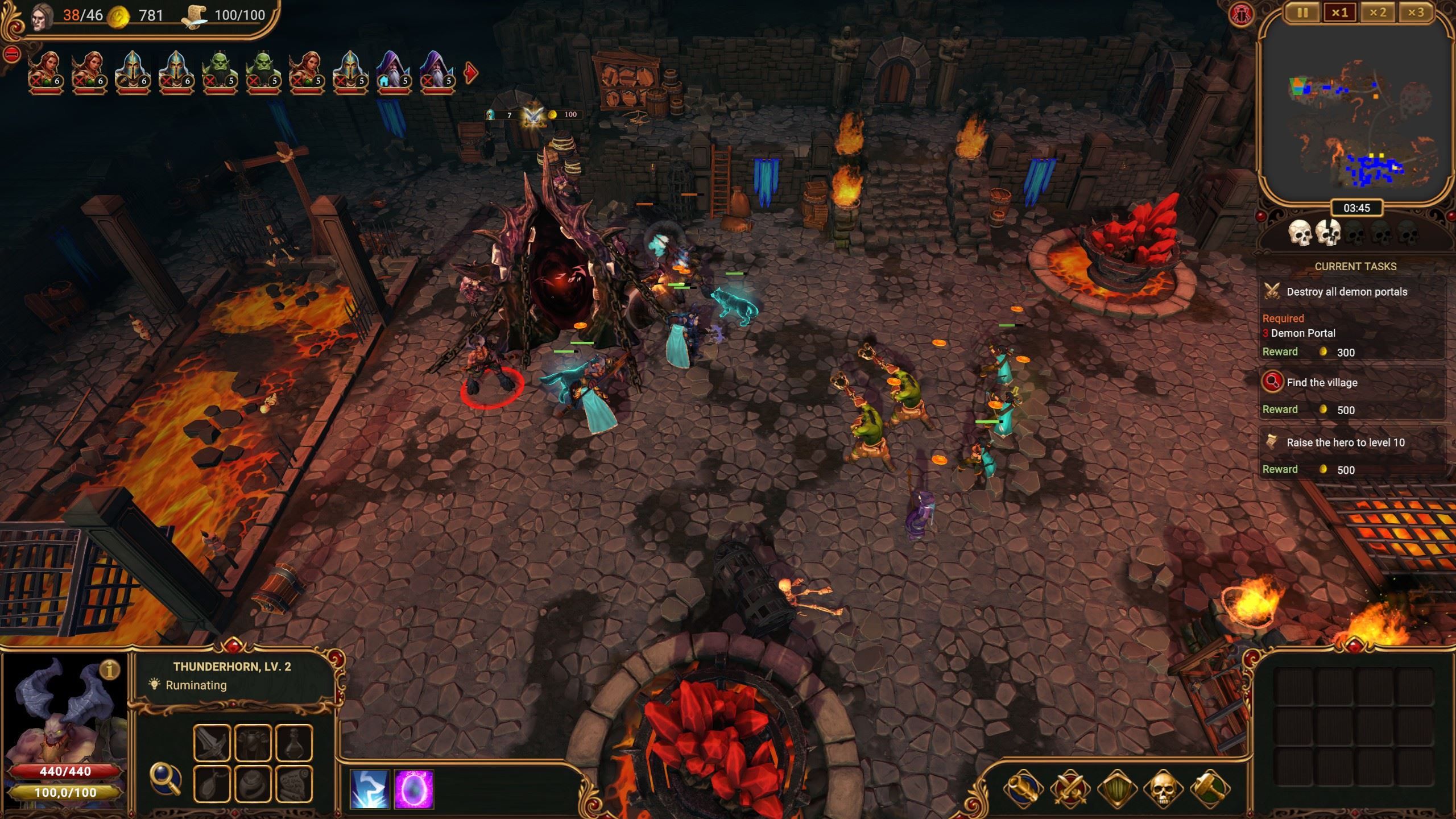The width and height of the screenshot is (1456, 819).
Task: Activate the lightning bolt spell
Action: [x=370, y=789]
